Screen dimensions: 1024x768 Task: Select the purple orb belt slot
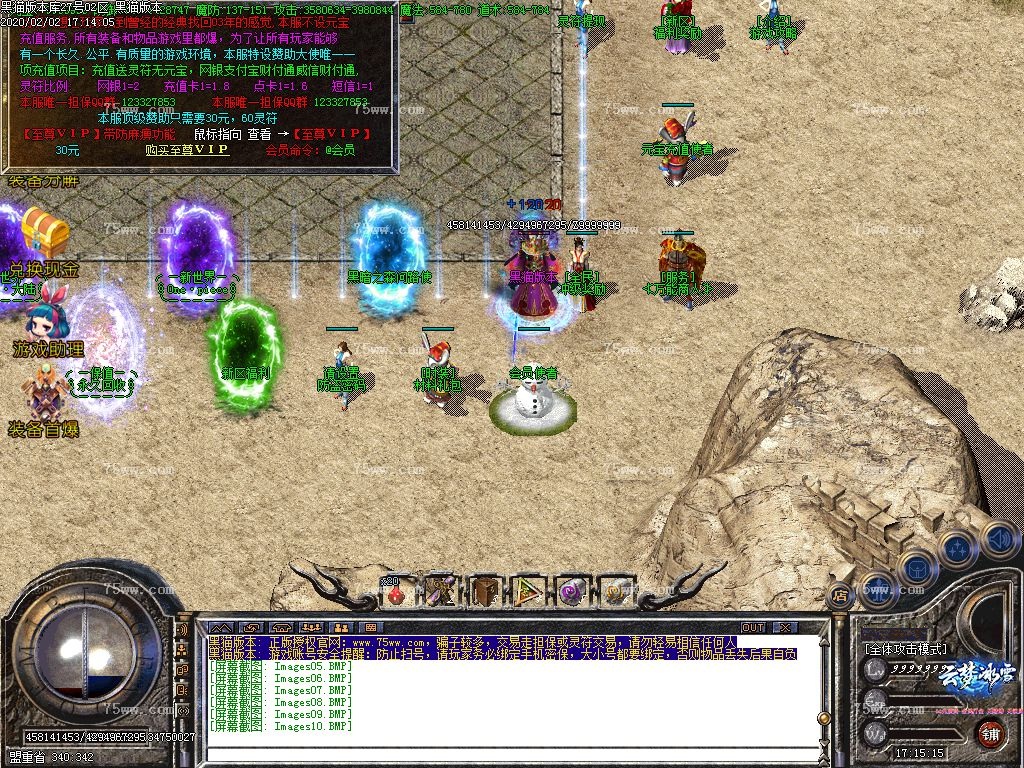tap(572, 592)
